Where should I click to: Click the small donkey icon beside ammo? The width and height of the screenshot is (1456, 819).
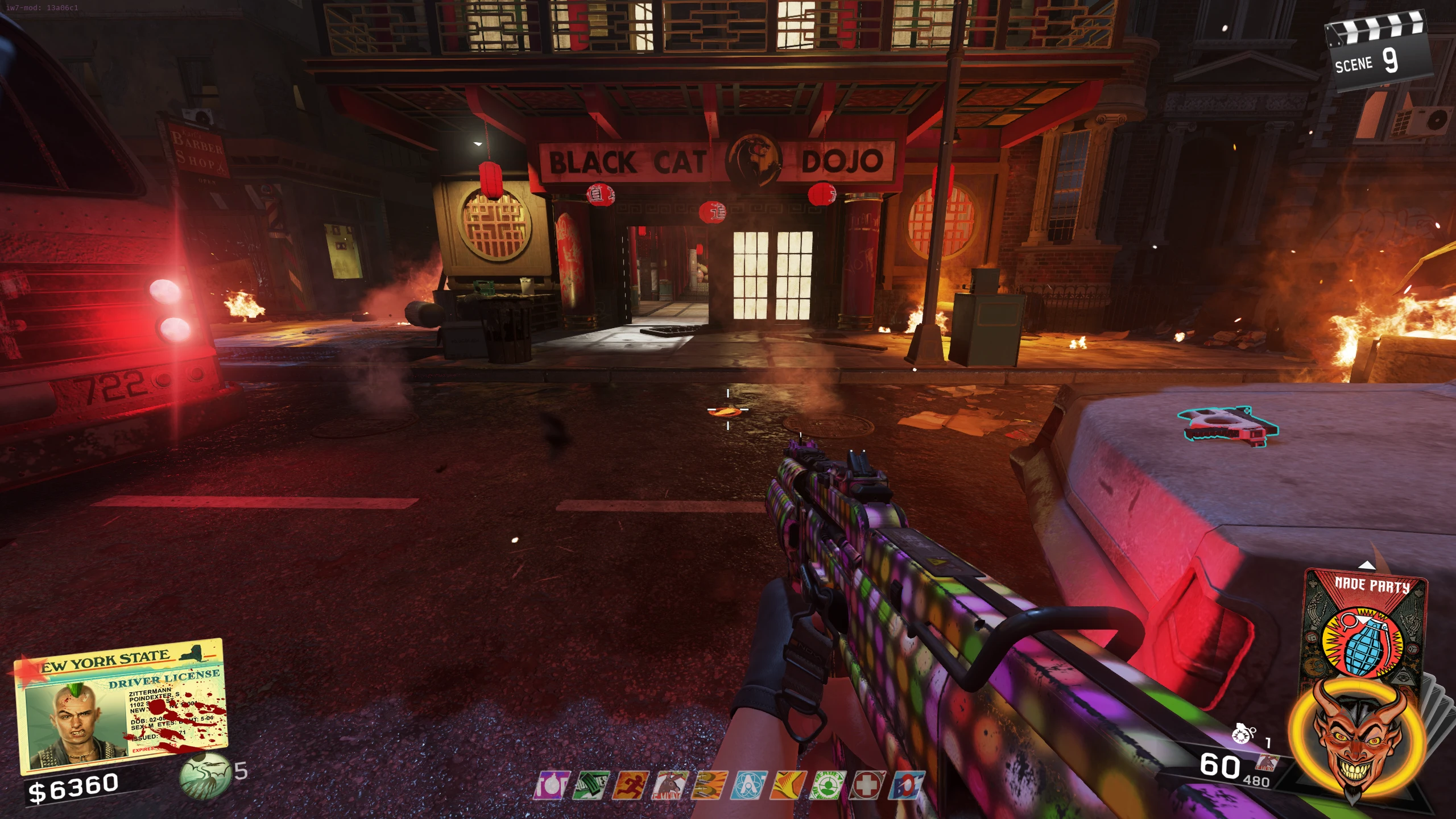[1267, 762]
